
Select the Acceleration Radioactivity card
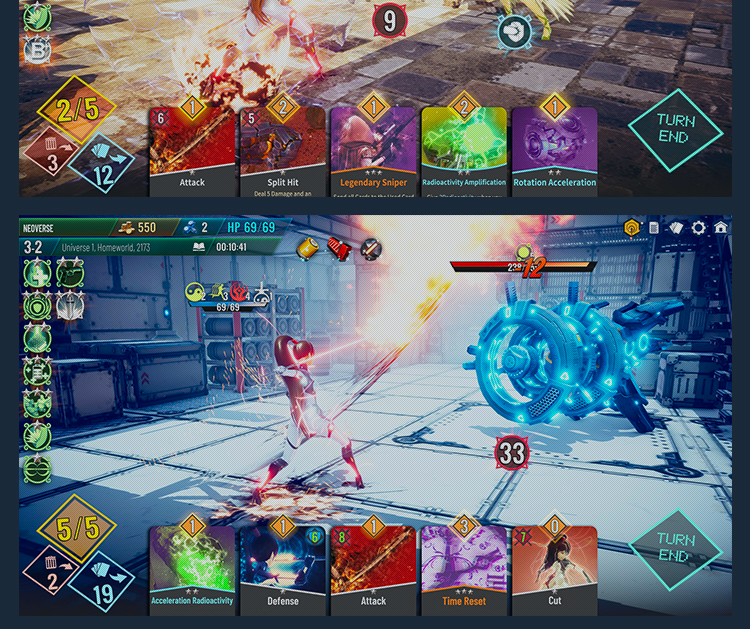[192, 568]
